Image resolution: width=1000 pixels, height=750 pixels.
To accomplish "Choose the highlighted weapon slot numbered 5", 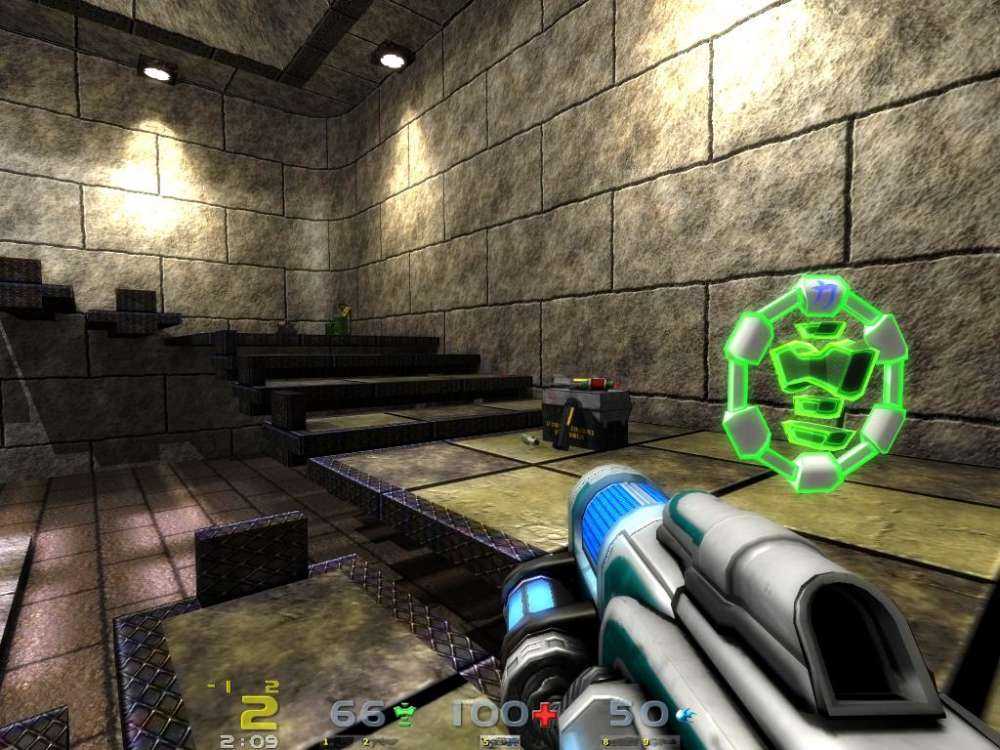I will [x=500, y=741].
